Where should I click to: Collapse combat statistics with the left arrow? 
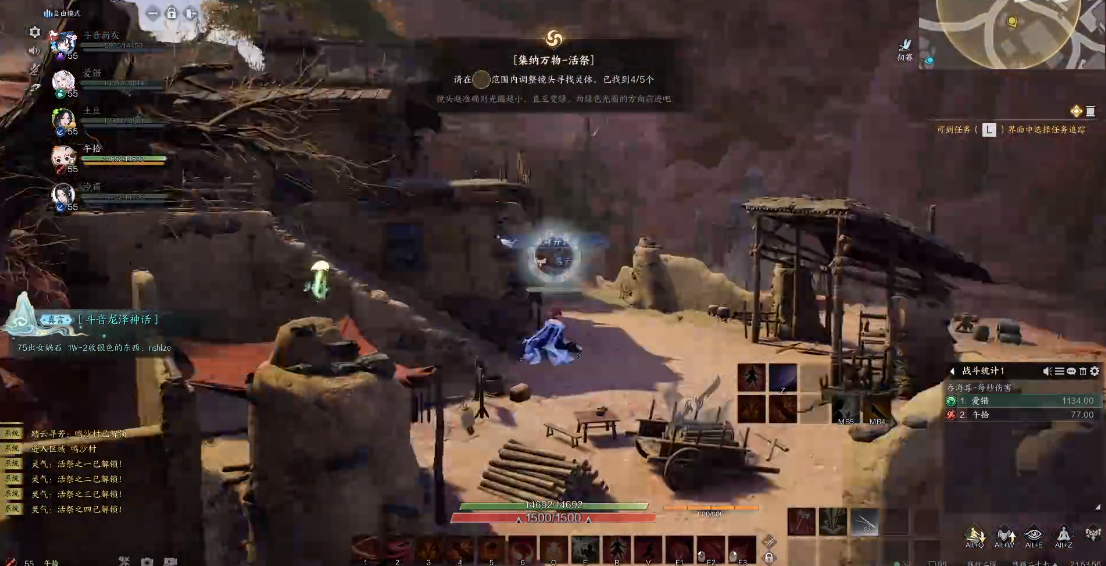tap(952, 371)
